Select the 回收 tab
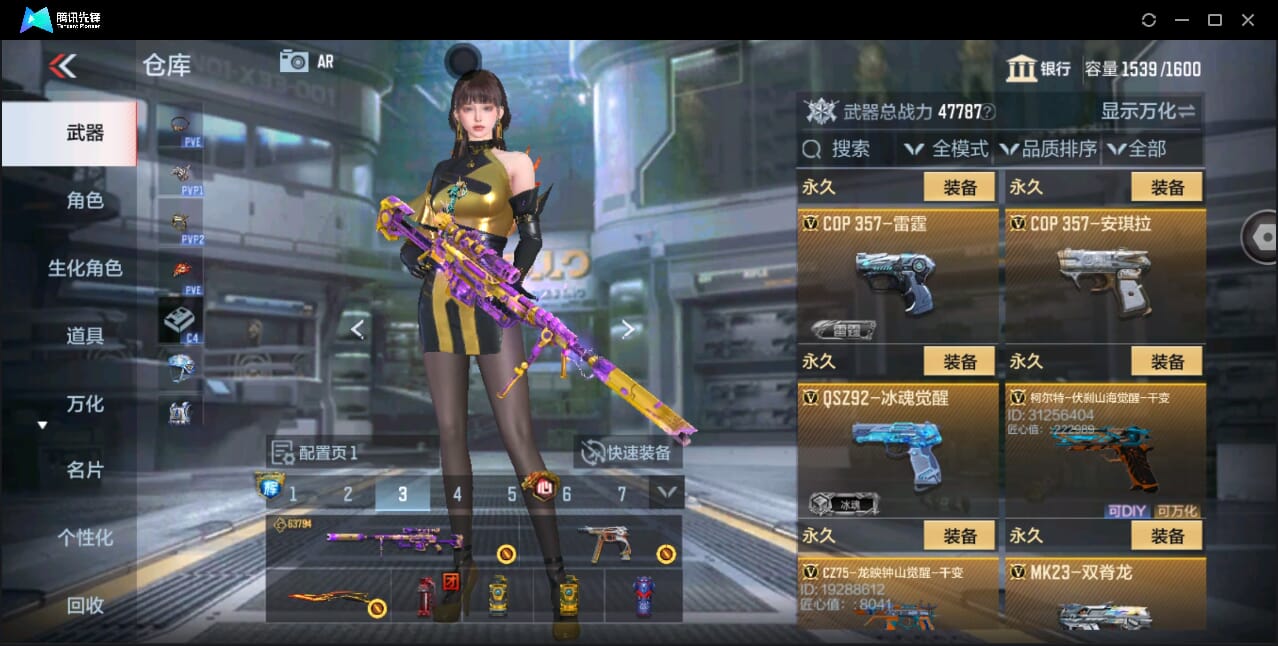This screenshot has height=646, width=1278. point(85,604)
